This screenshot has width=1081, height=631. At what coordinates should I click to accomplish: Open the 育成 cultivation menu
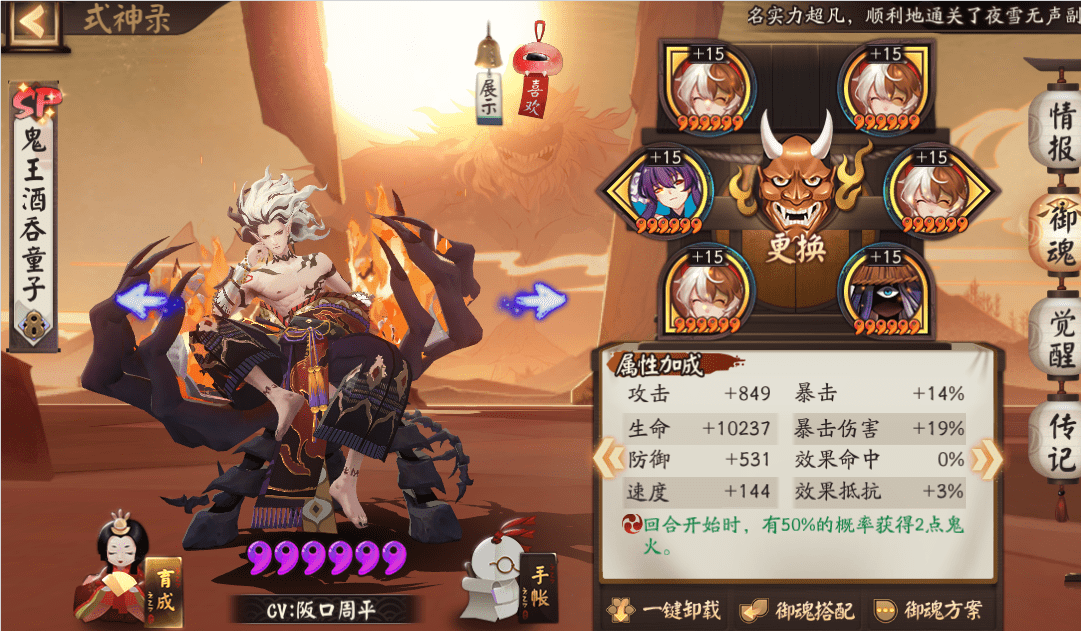tap(163, 587)
